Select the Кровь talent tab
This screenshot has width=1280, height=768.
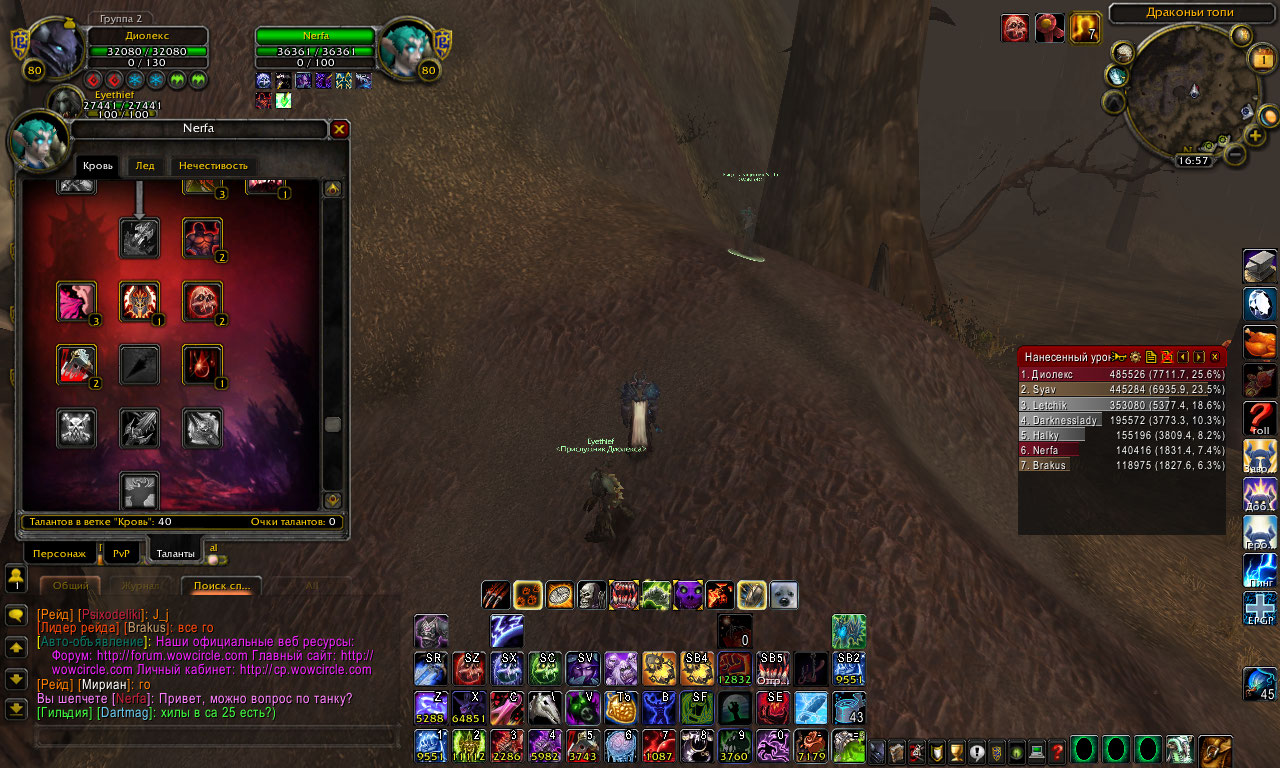[98, 166]
